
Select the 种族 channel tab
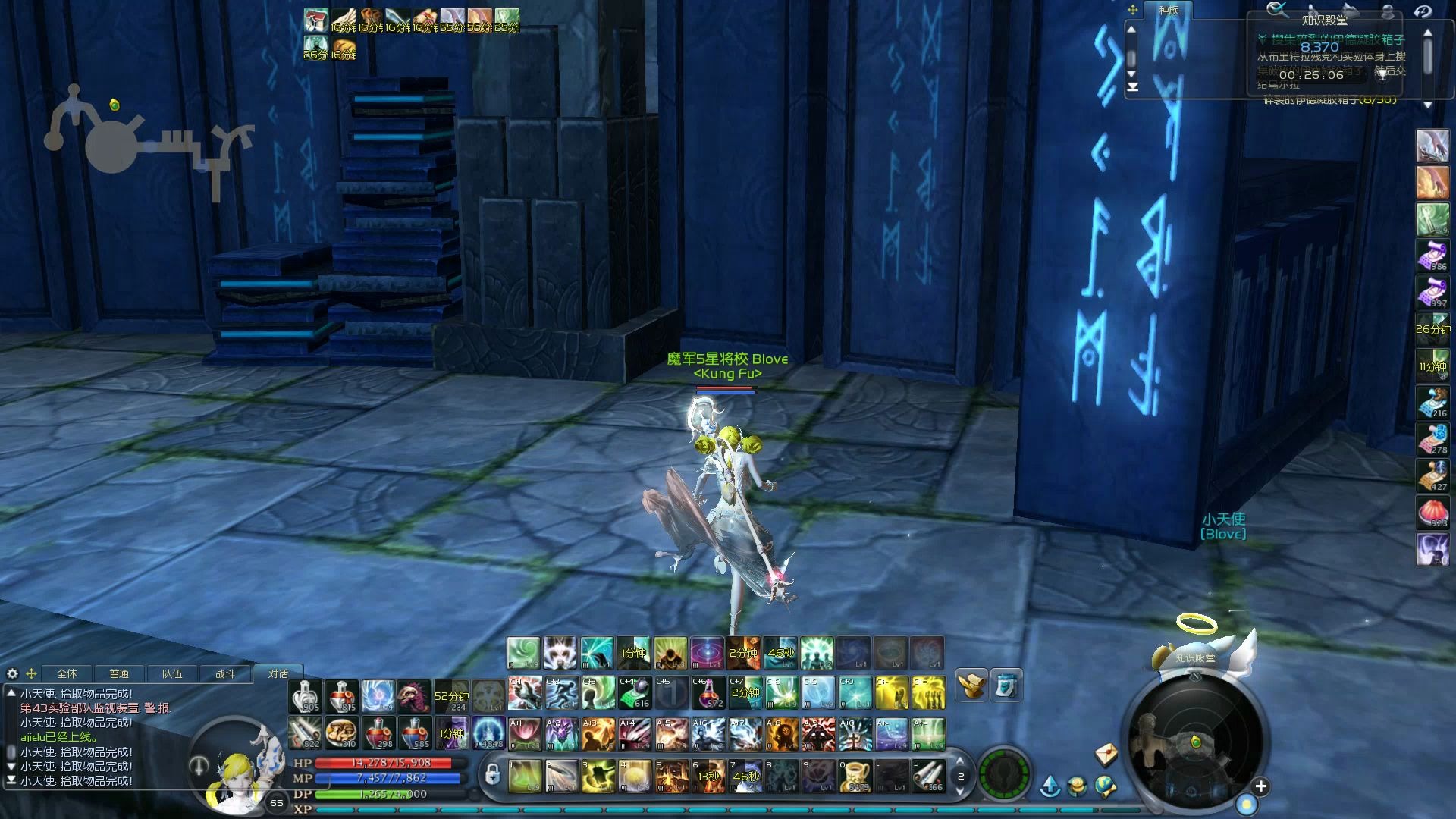coord(1169,11)
